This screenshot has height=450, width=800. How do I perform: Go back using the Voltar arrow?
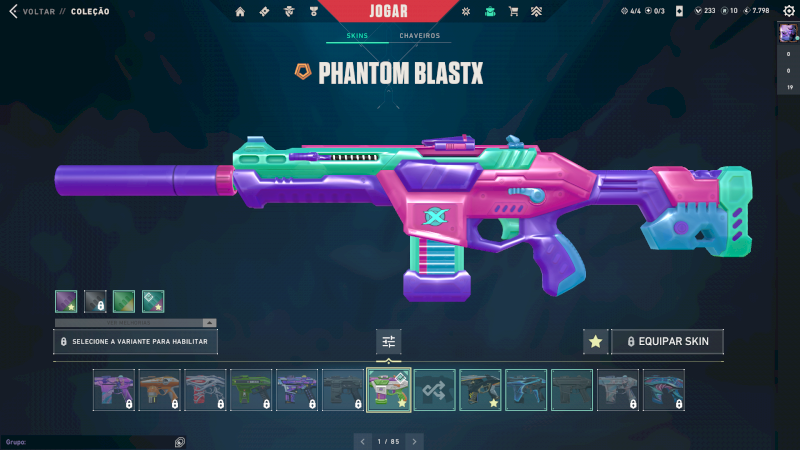pyautogui.click(x=13, y=11)
